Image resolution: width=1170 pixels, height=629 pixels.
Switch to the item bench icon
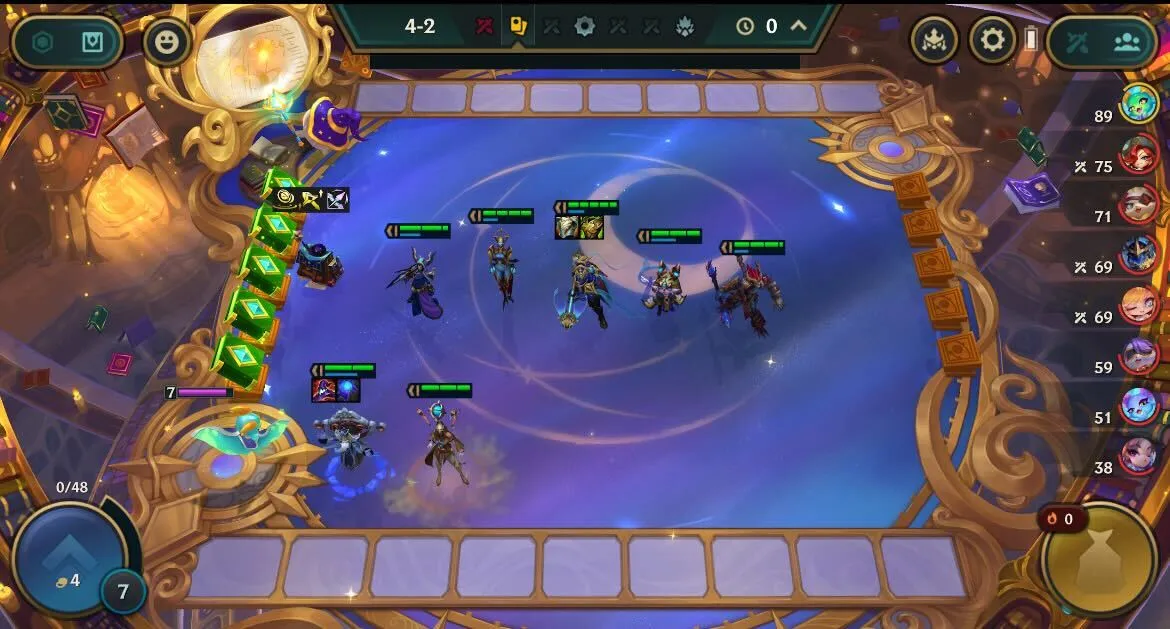point(92,42)
